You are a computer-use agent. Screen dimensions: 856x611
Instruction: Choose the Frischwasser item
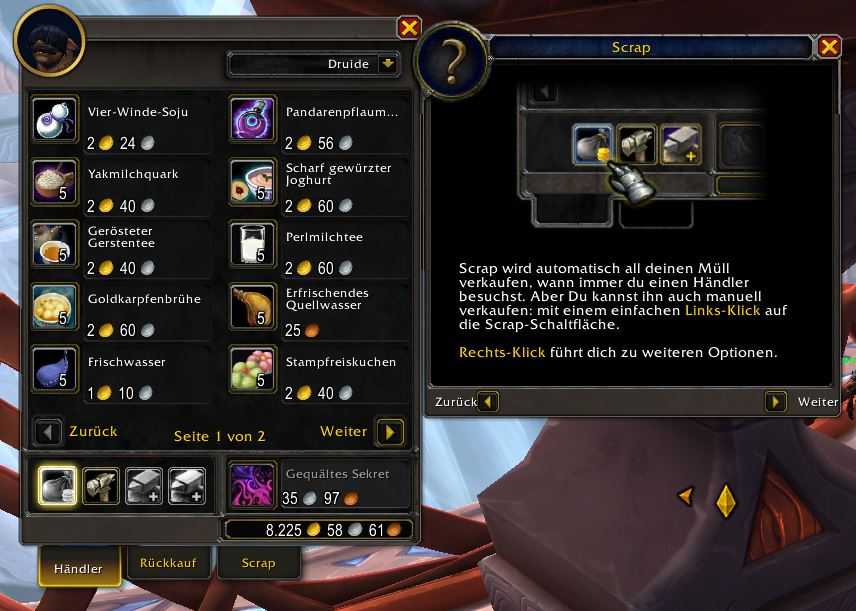click(51, 366)
